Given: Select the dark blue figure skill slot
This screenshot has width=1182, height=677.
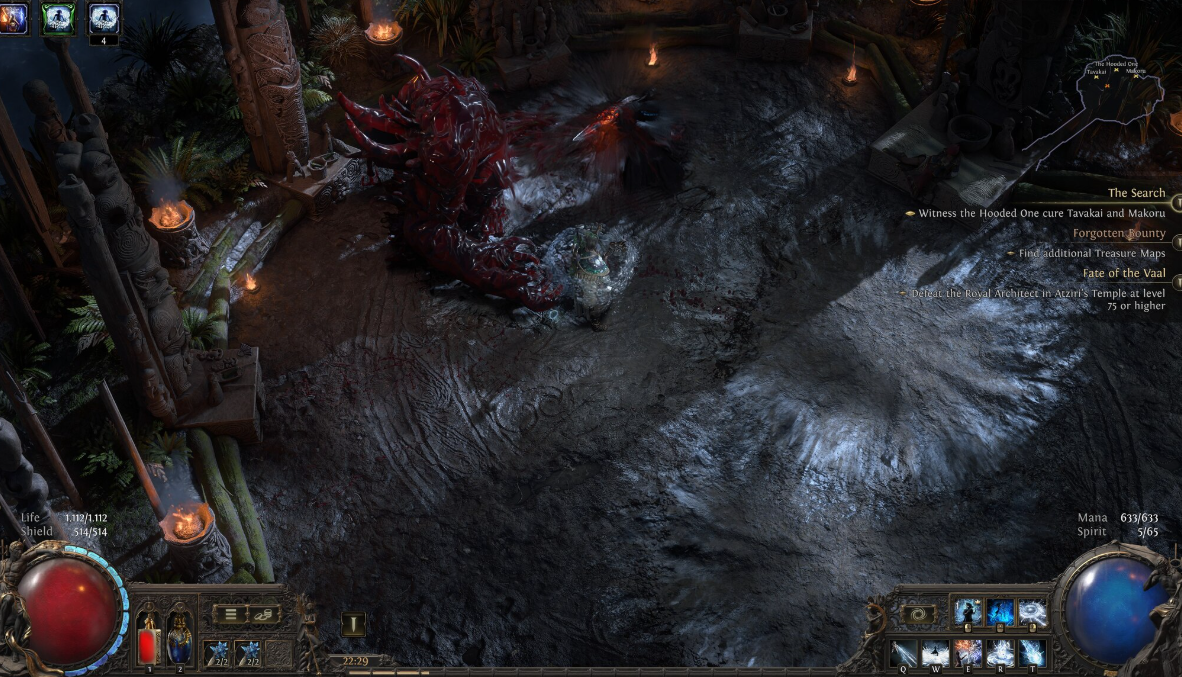Looking at the screenshot, I should (1000, 612).
